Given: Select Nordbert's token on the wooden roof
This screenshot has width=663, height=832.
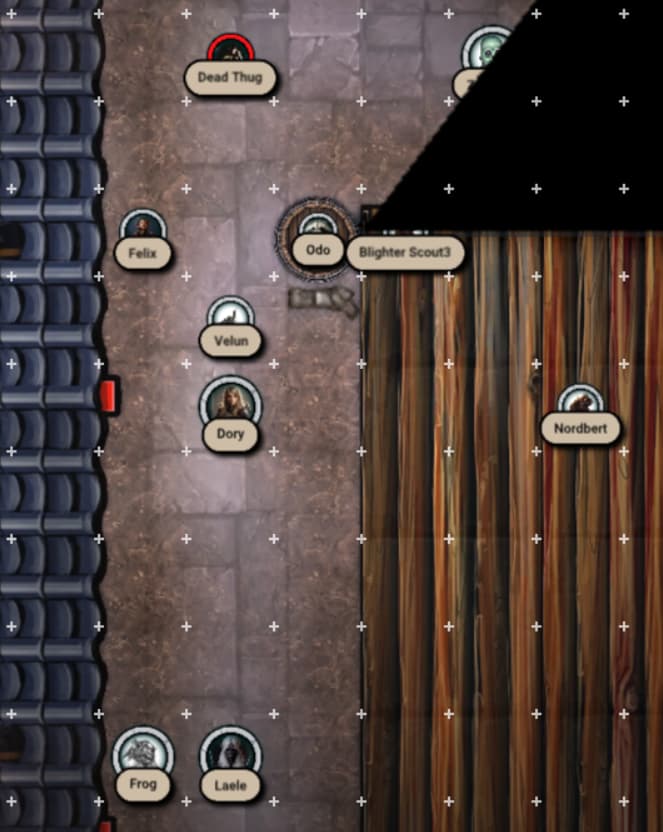Looking at the screenshot, I should pos(580,403).
